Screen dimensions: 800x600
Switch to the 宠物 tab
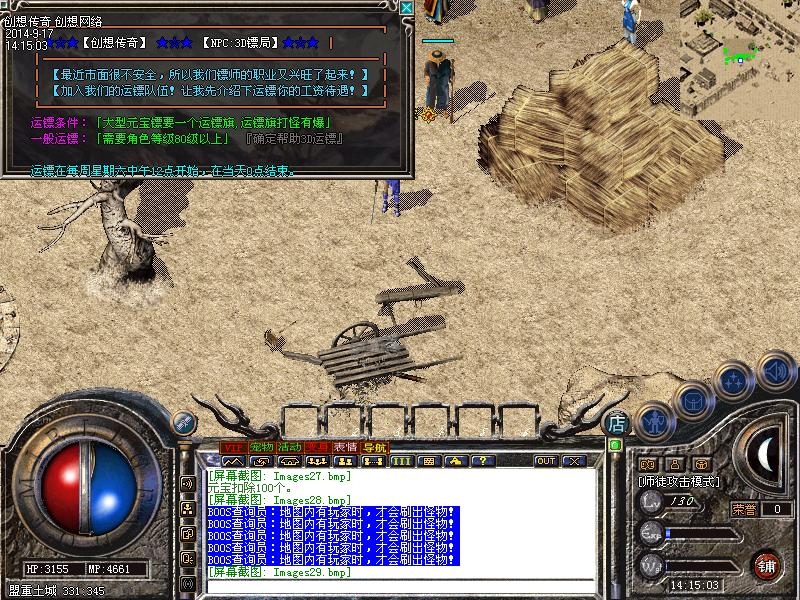(261, 447)
